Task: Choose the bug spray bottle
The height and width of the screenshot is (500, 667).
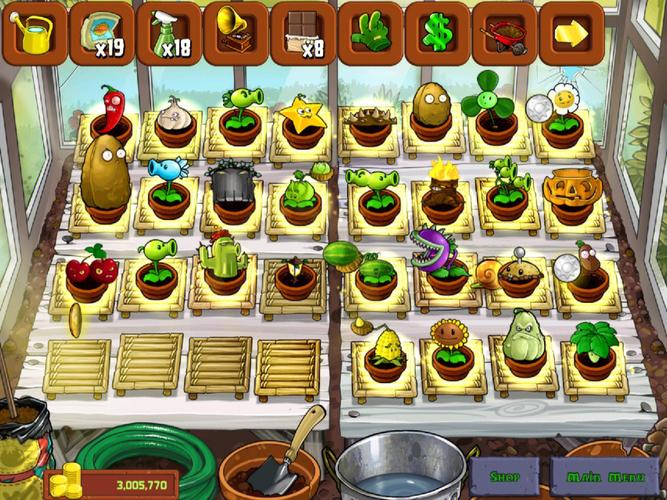Action: tap(168, 33)
